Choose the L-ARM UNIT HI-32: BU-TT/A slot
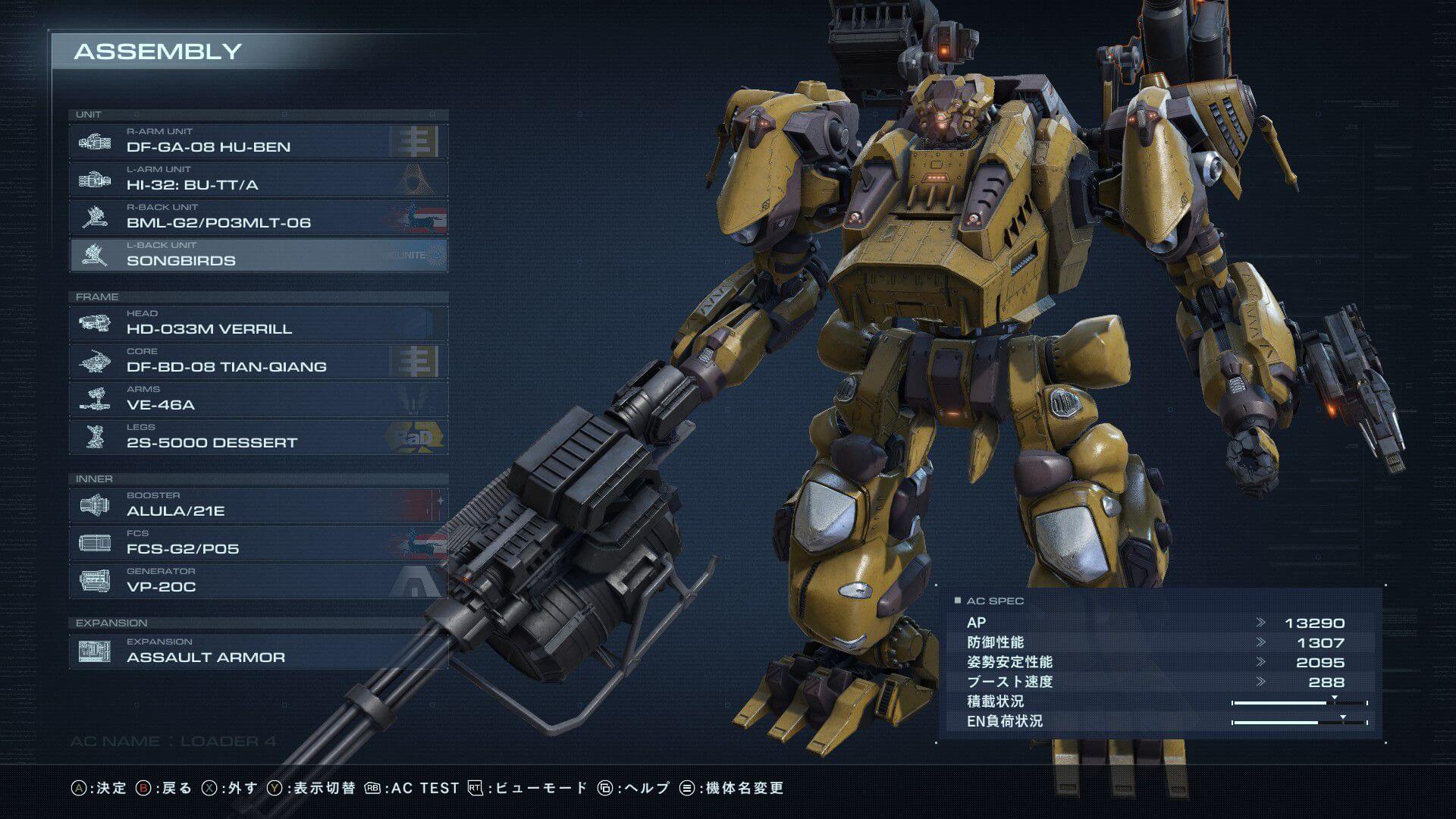The width and height of the screenshot is (1456, 819). coord(258,179)
